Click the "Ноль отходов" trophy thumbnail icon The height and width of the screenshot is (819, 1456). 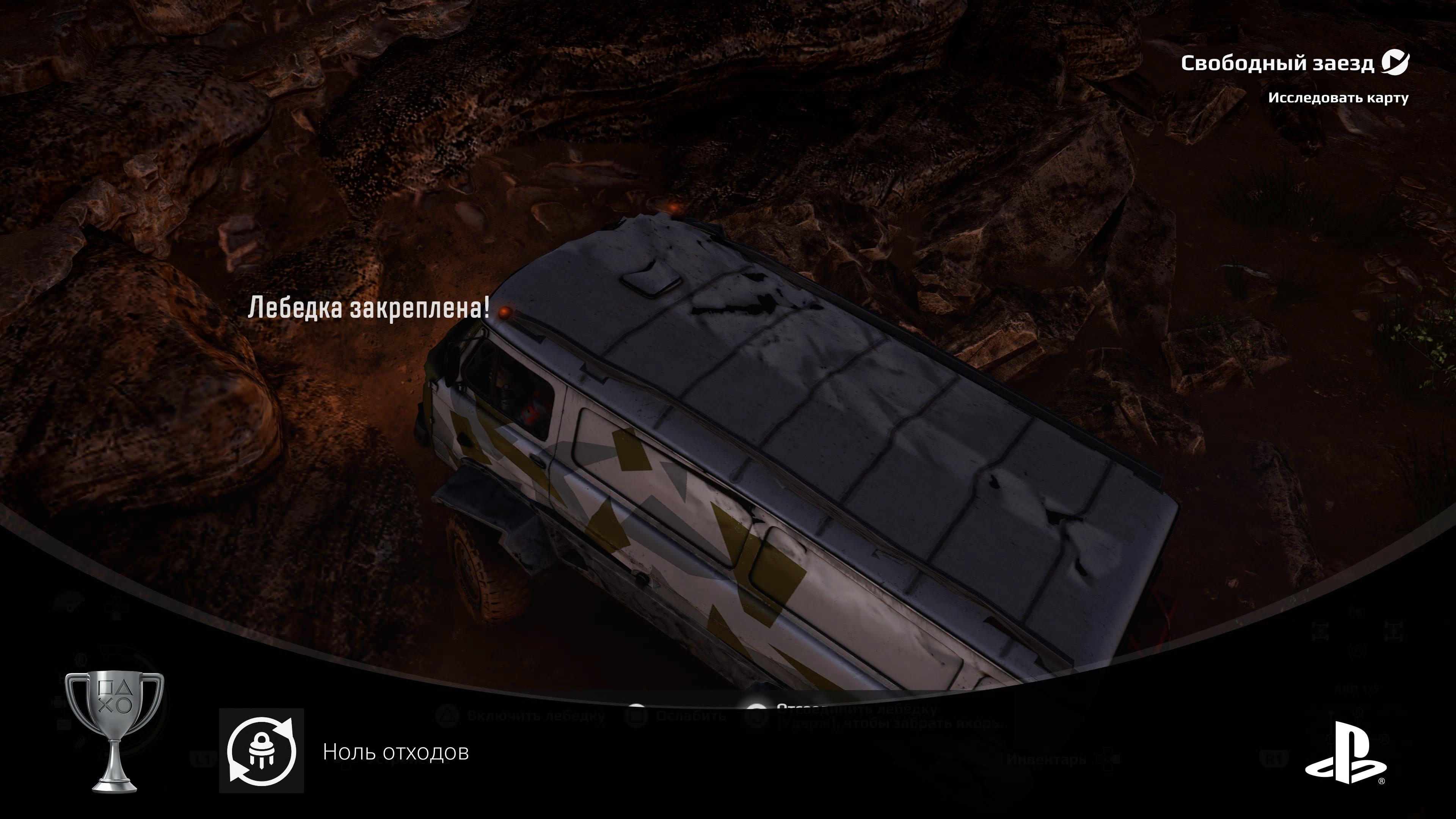(x=262, y=751)
